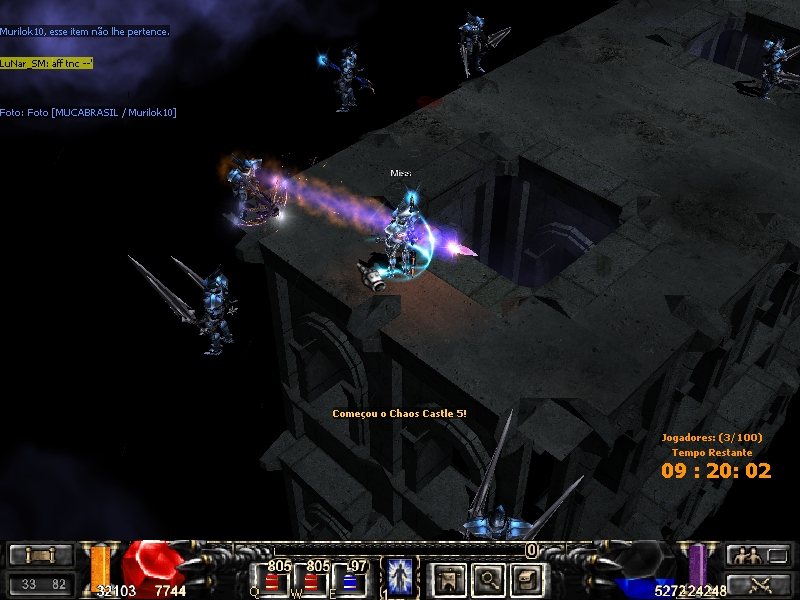800x600 pixels.
Task: Open the inventory chest button
Action: (x=526, y=578)
